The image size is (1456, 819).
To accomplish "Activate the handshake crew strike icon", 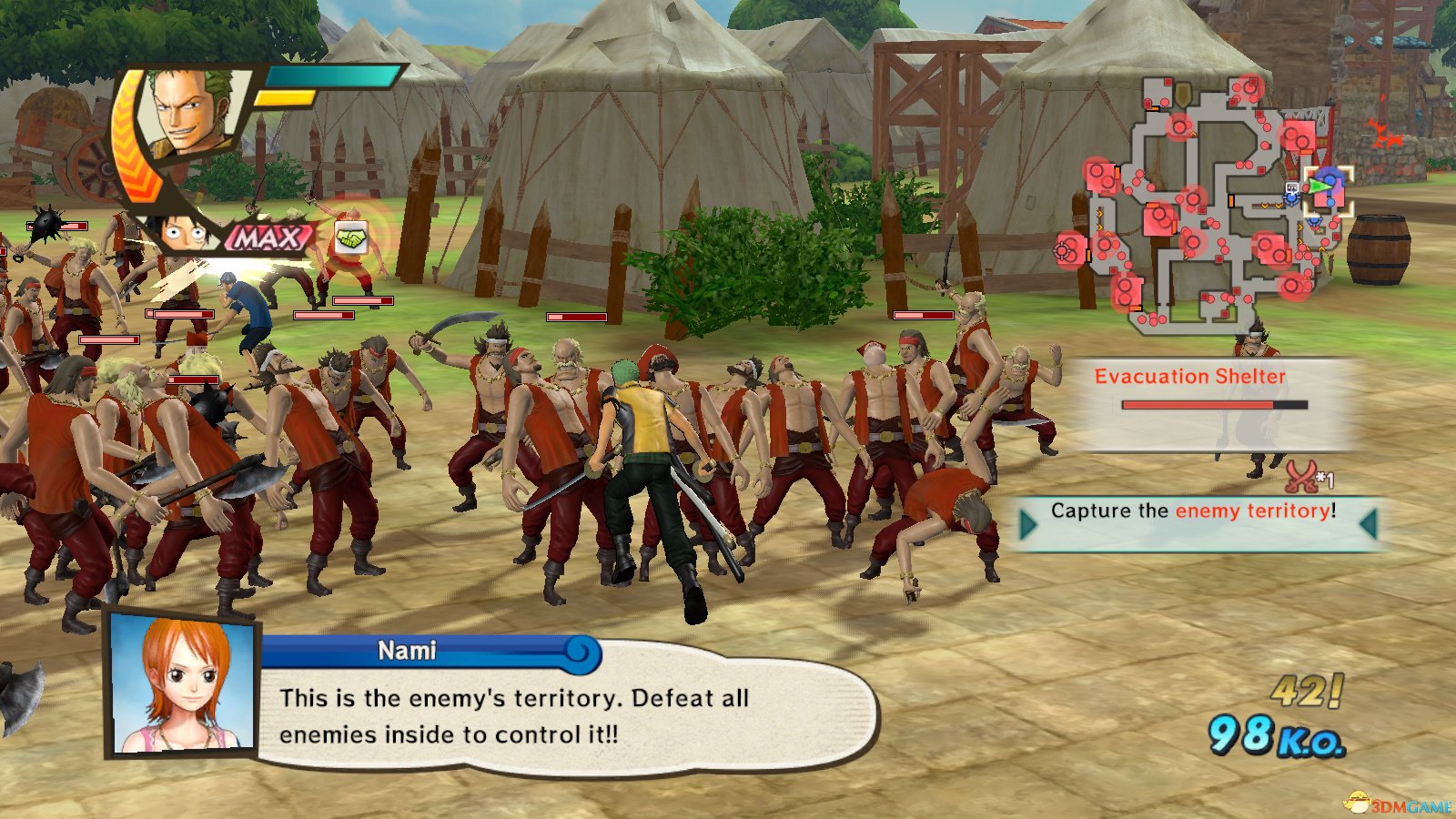I will point(351,238).
